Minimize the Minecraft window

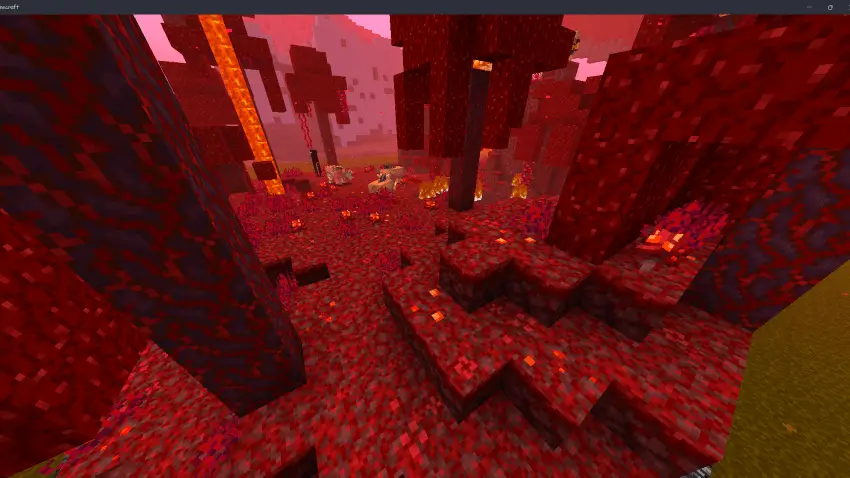point(809,7)
